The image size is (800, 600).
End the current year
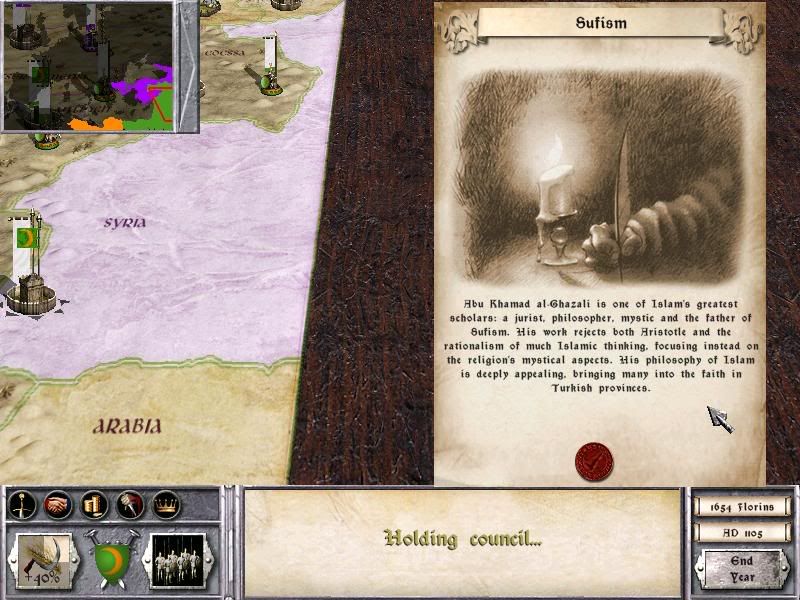coord(742,570)
